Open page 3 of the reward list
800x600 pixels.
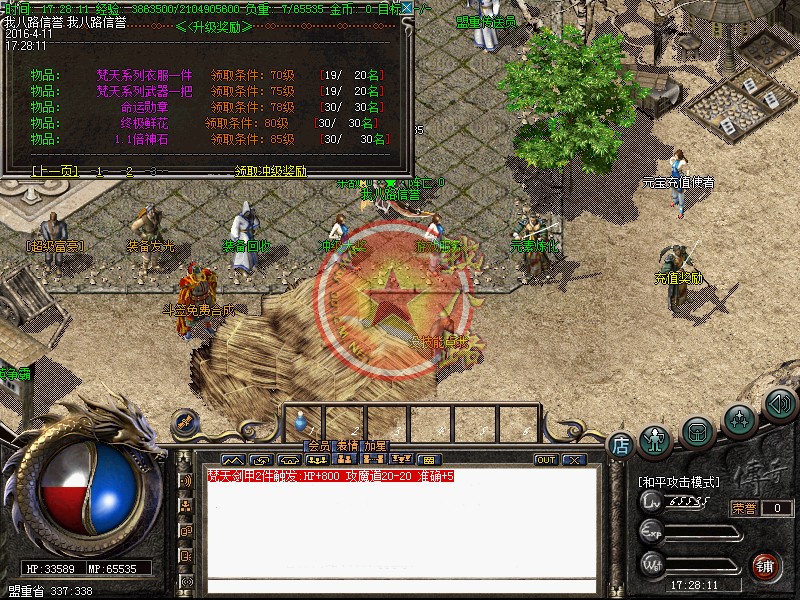(153, 171)
